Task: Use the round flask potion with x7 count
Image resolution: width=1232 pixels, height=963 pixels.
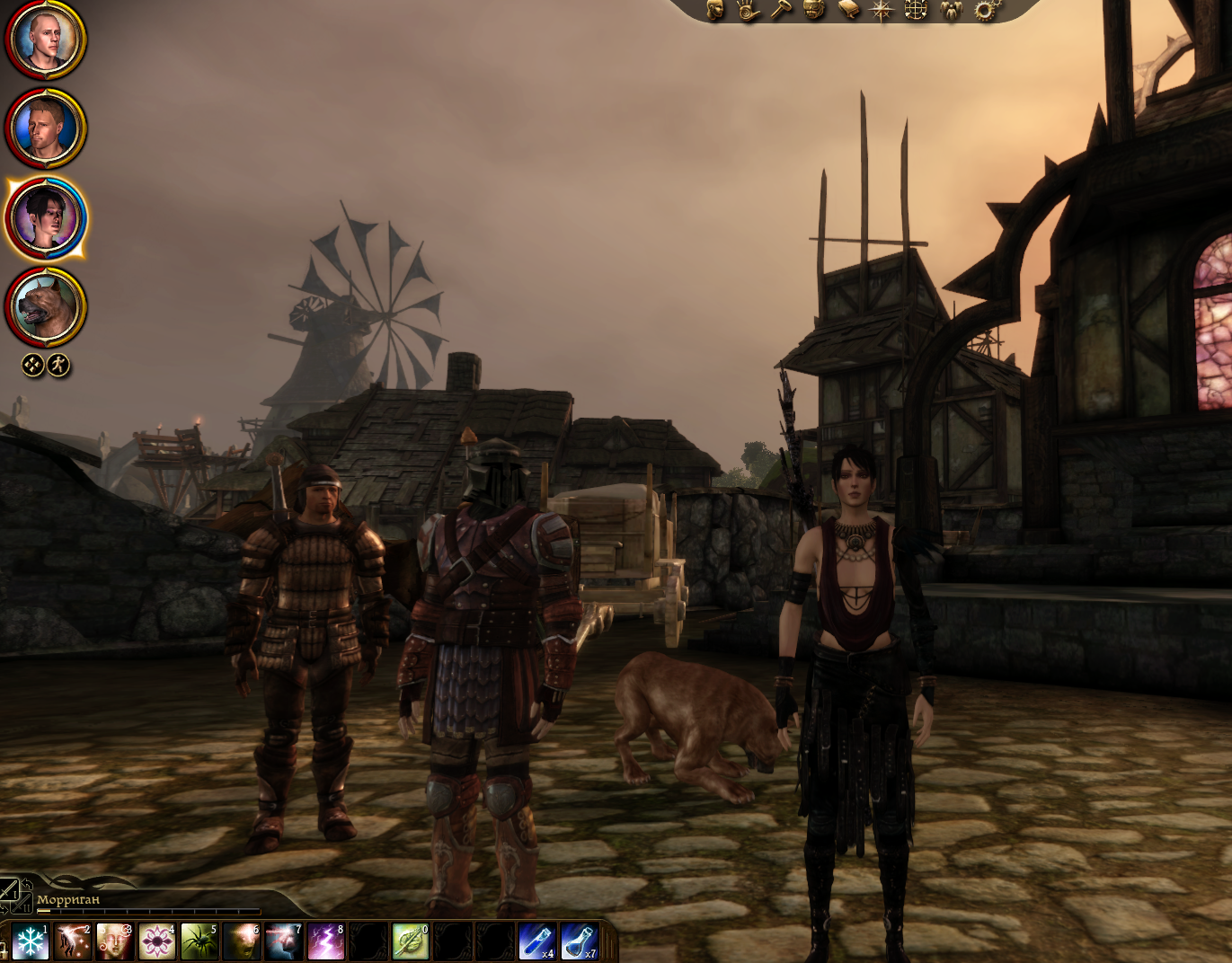Action: [579, 942]
